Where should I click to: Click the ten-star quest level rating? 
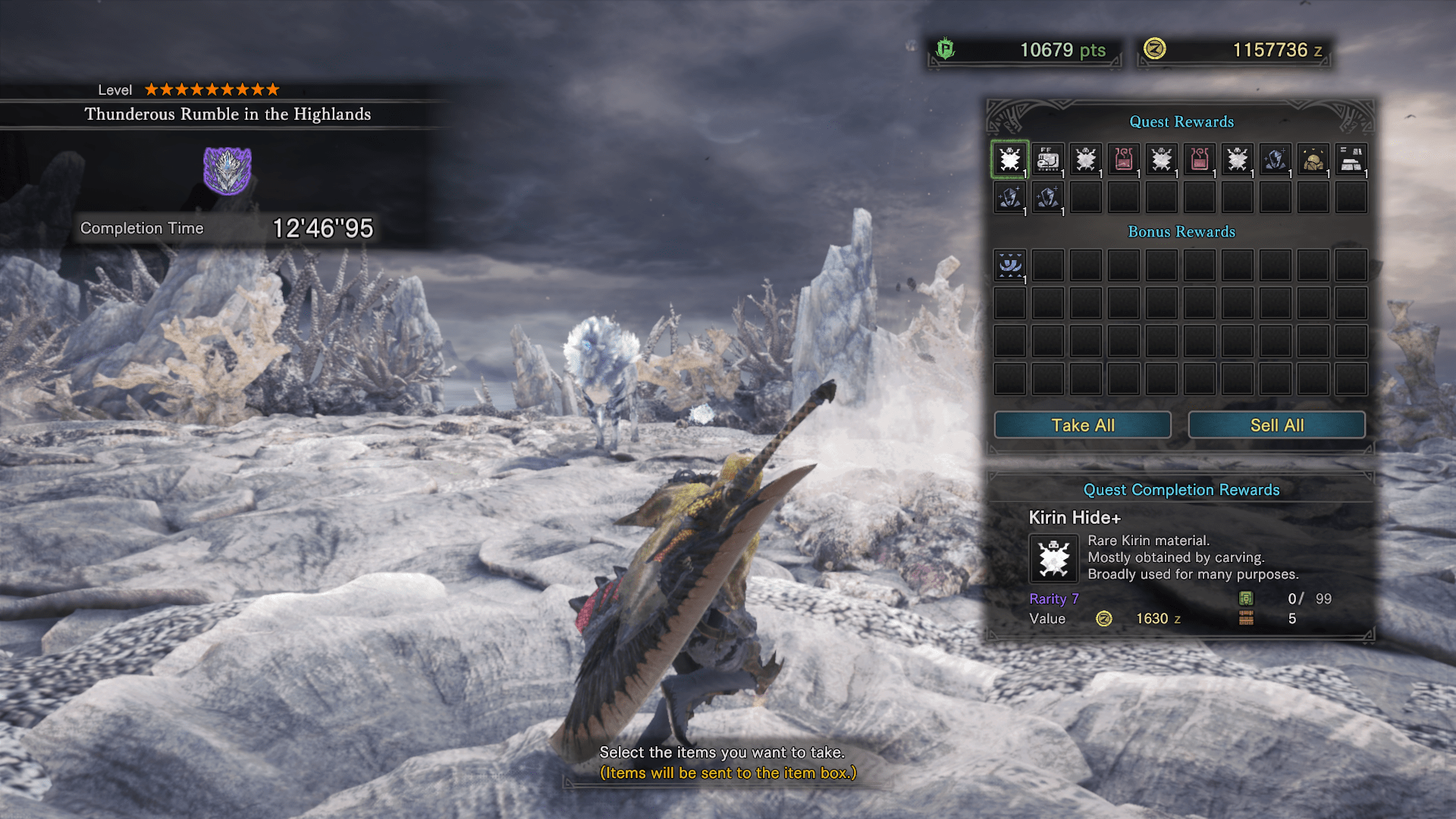point(212,89)
